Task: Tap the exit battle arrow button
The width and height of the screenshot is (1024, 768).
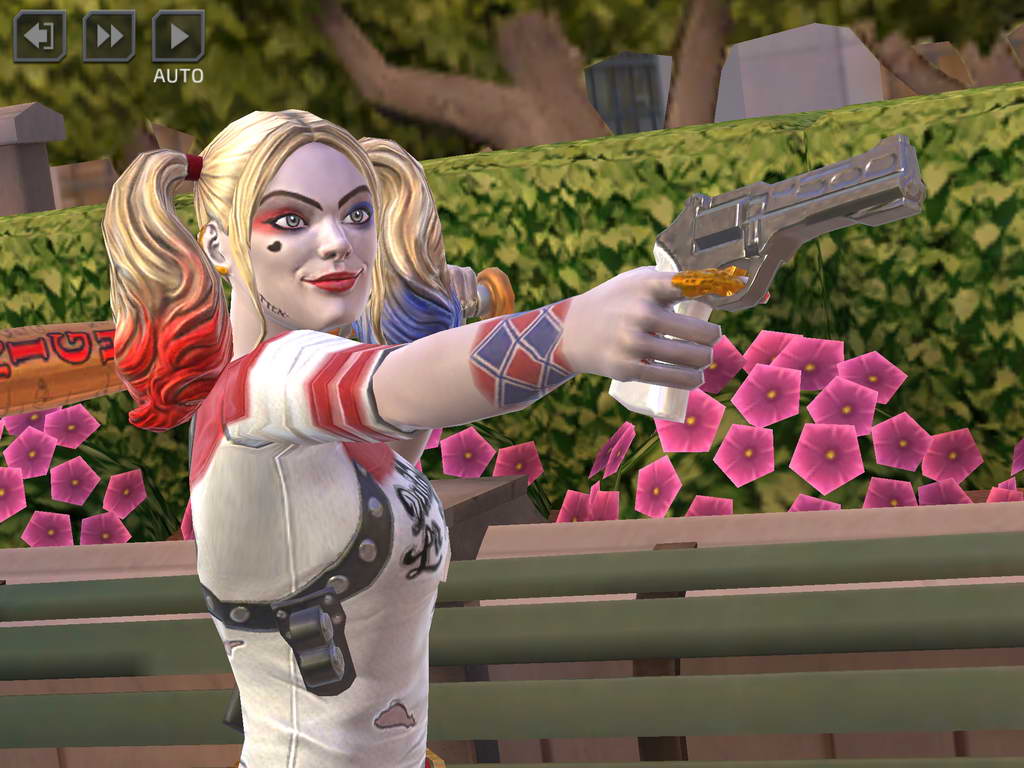Action: (x=40, y=37)
